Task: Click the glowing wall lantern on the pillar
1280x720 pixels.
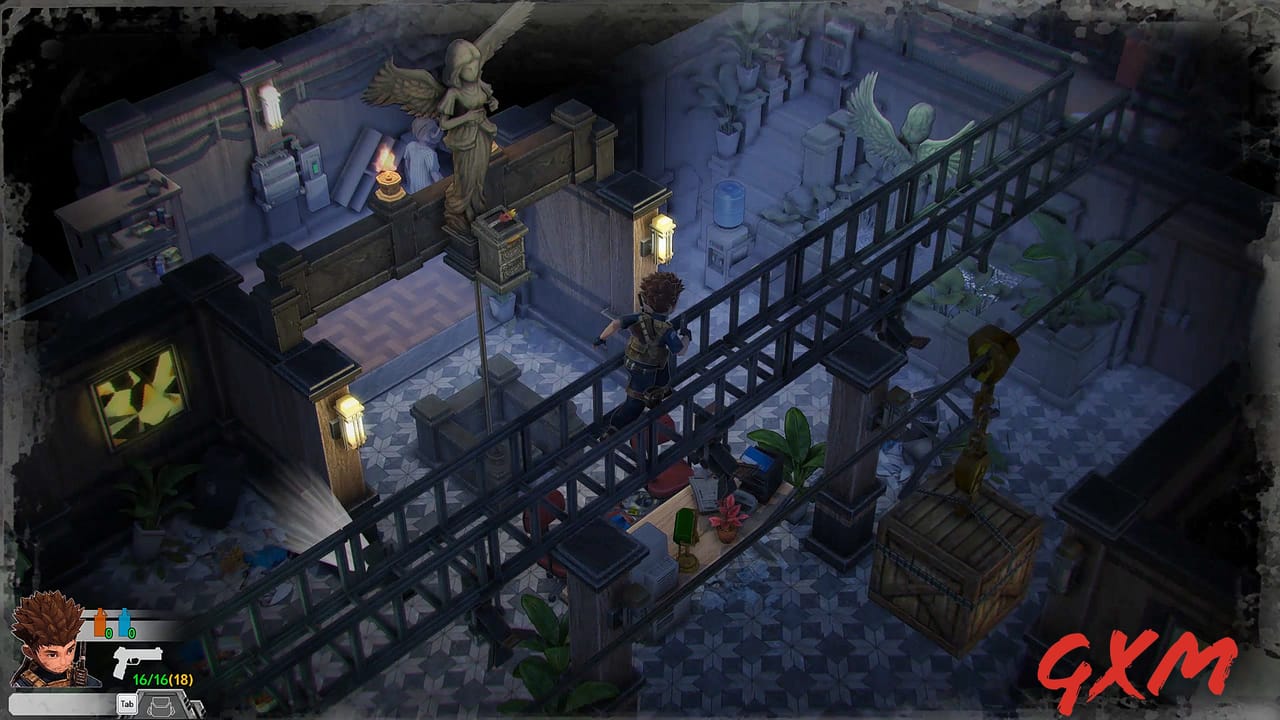Action: pyautogui.click(x=663, y=235)
